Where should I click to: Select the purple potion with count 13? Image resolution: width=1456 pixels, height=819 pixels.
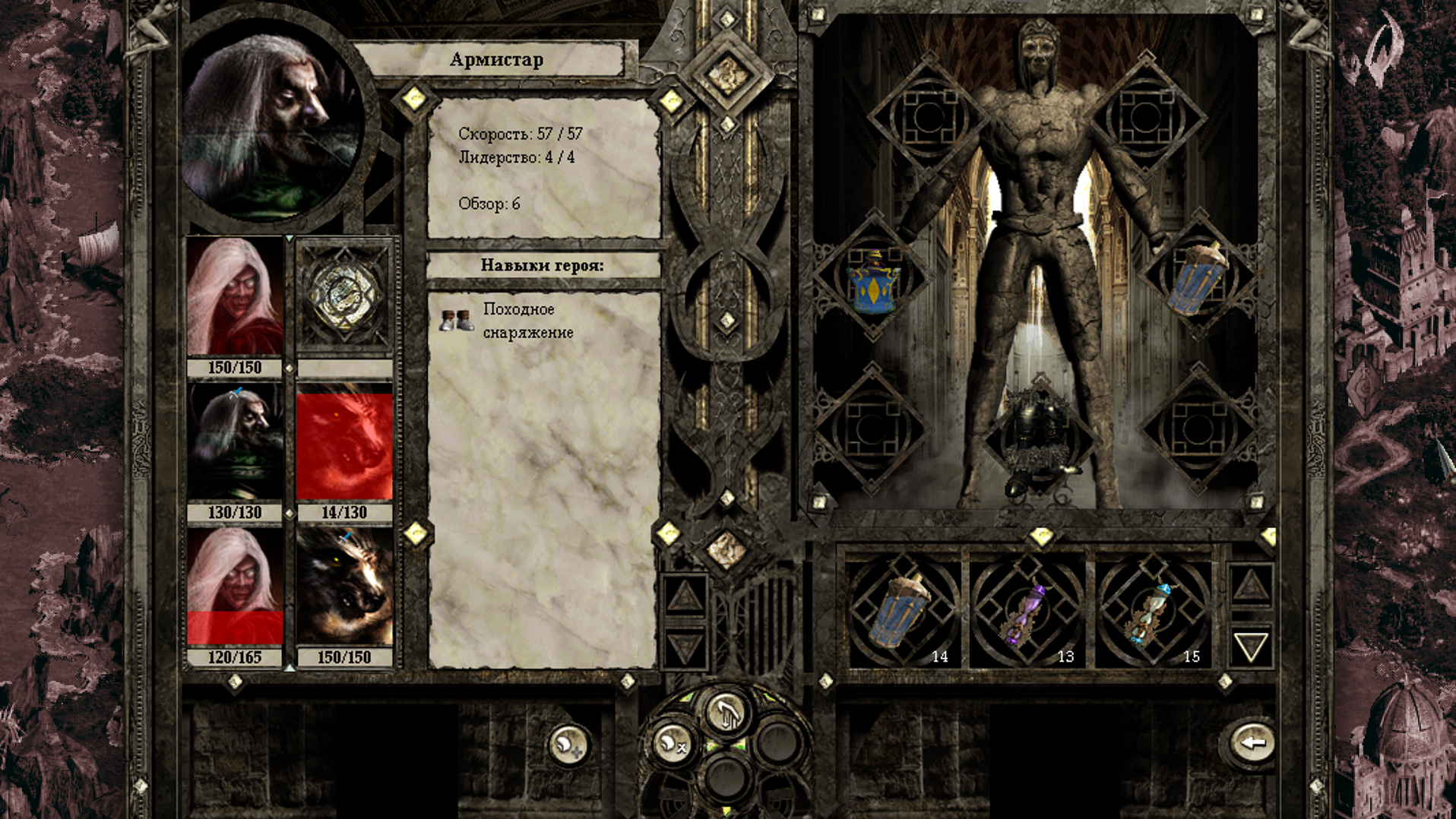(x=1027, y=612)
